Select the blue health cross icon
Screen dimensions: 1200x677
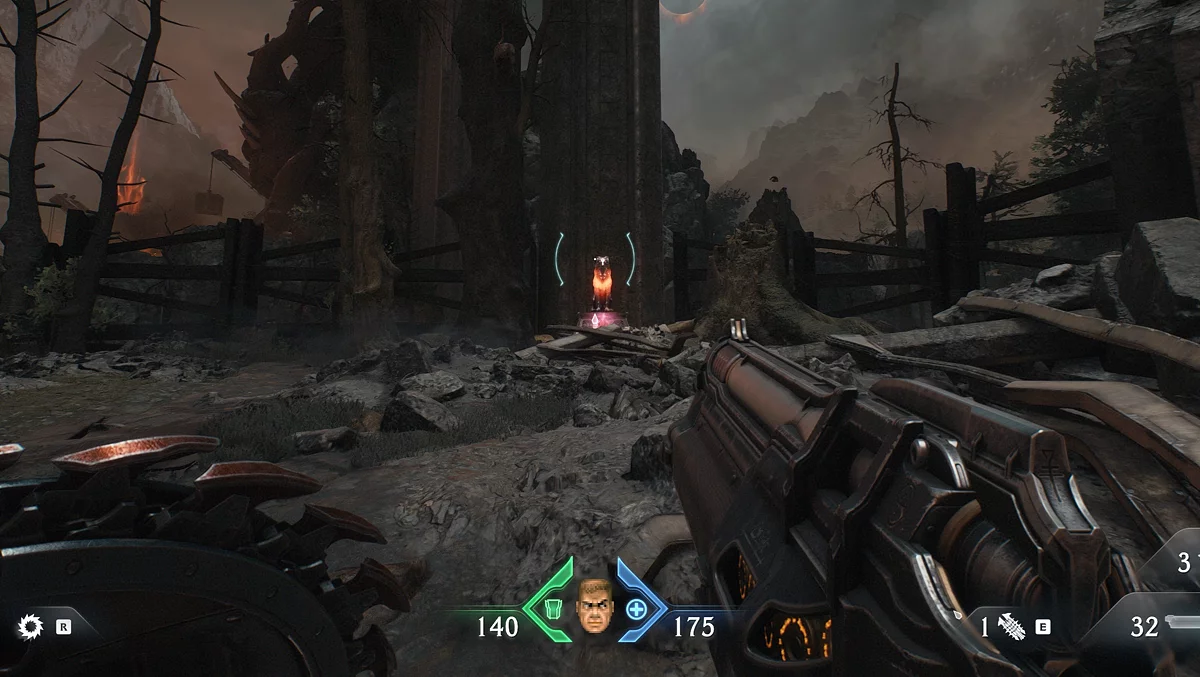[x=636, y=609]
